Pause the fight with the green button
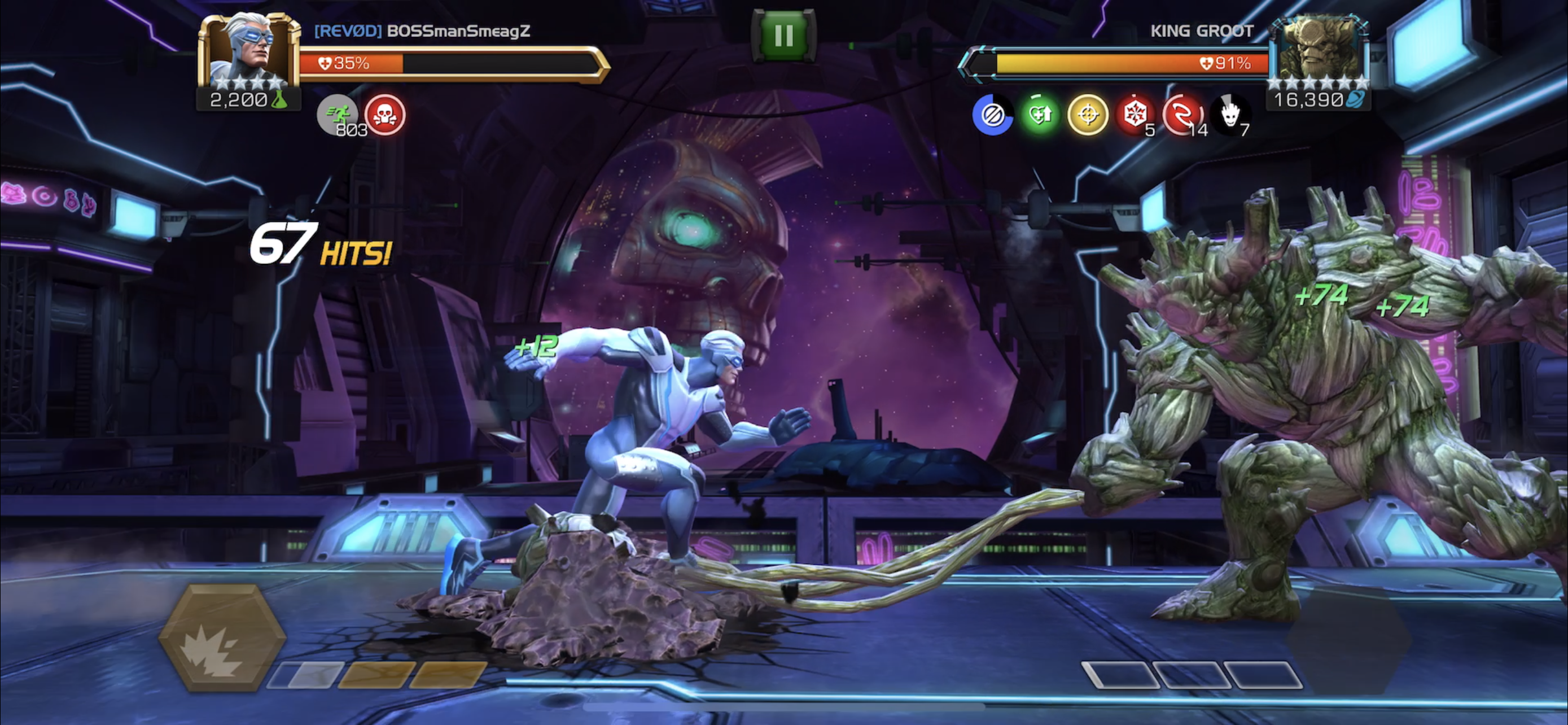The image size is (1568, 725). click(783, 36)
